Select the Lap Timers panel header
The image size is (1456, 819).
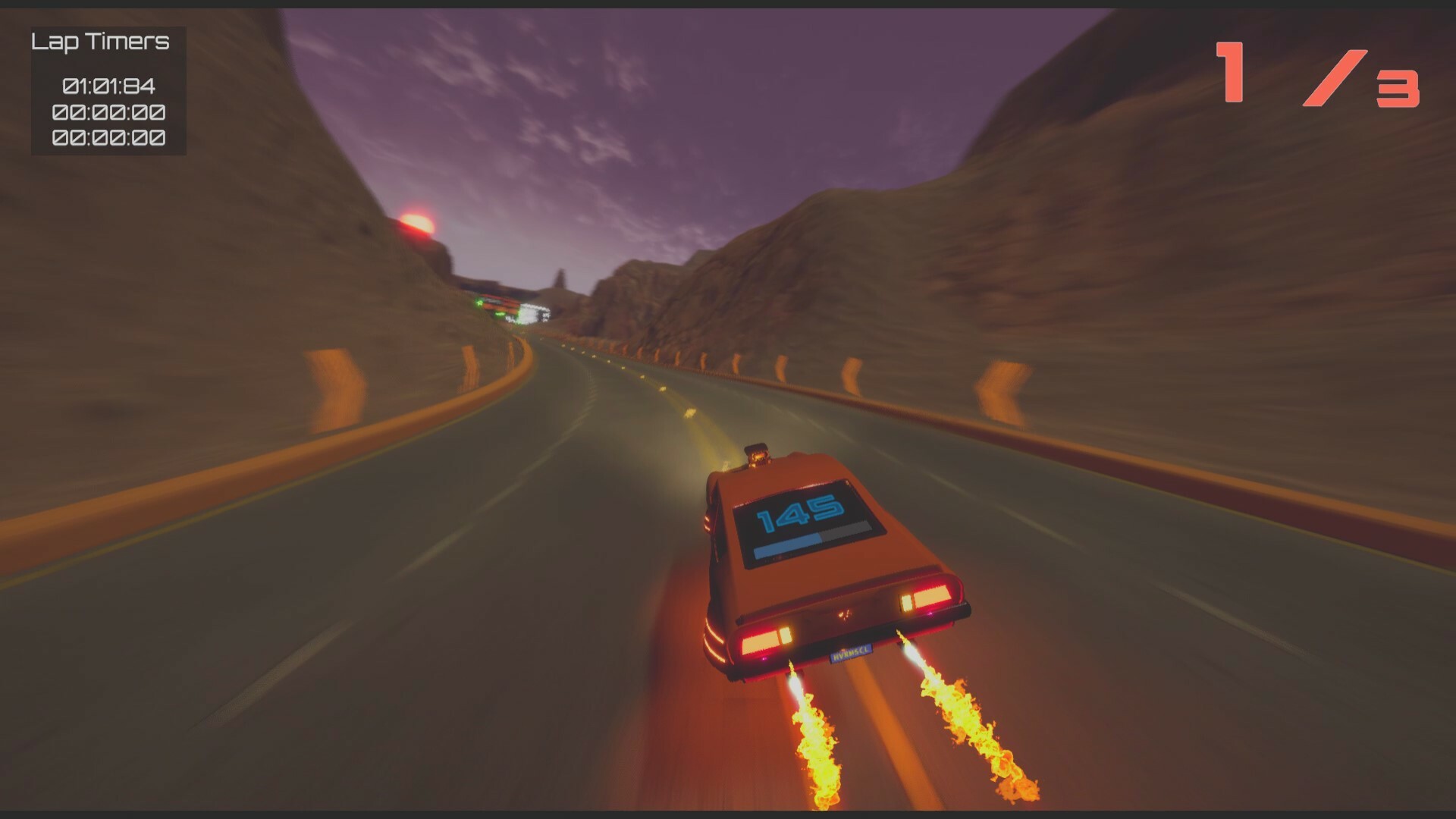pos(100,43)
